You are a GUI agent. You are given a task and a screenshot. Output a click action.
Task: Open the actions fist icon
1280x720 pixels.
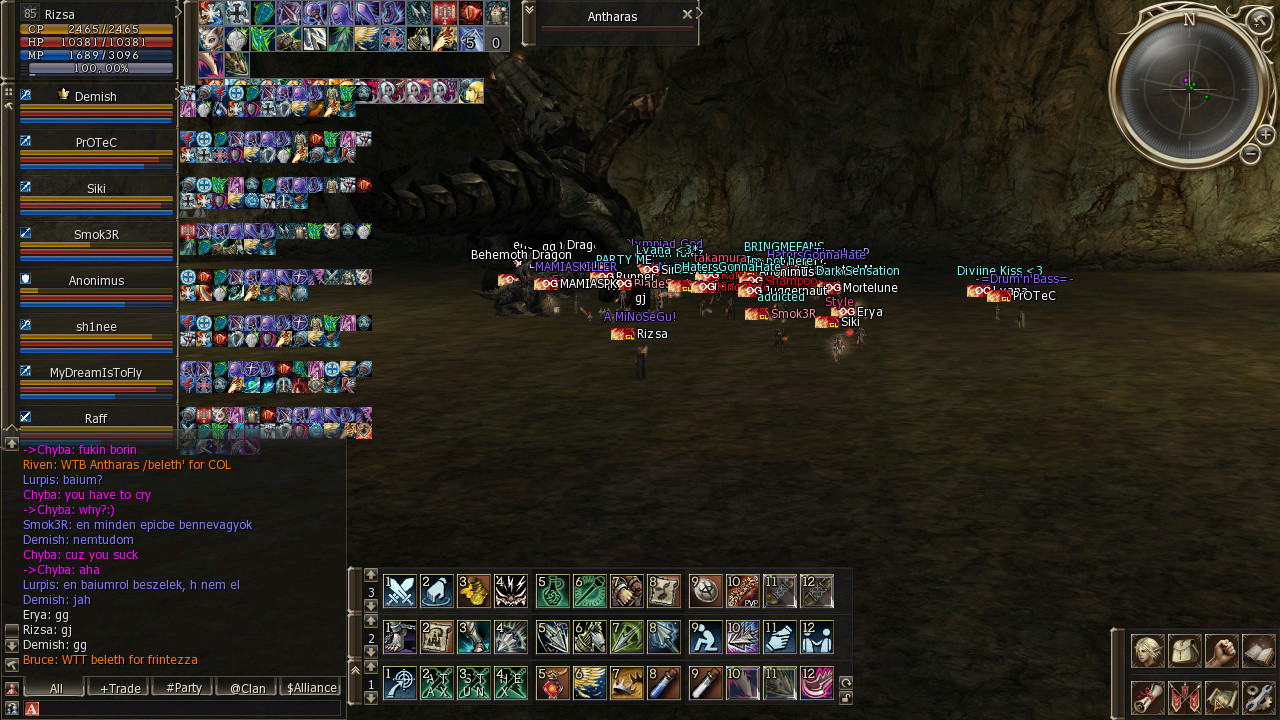coord(1222,651)
